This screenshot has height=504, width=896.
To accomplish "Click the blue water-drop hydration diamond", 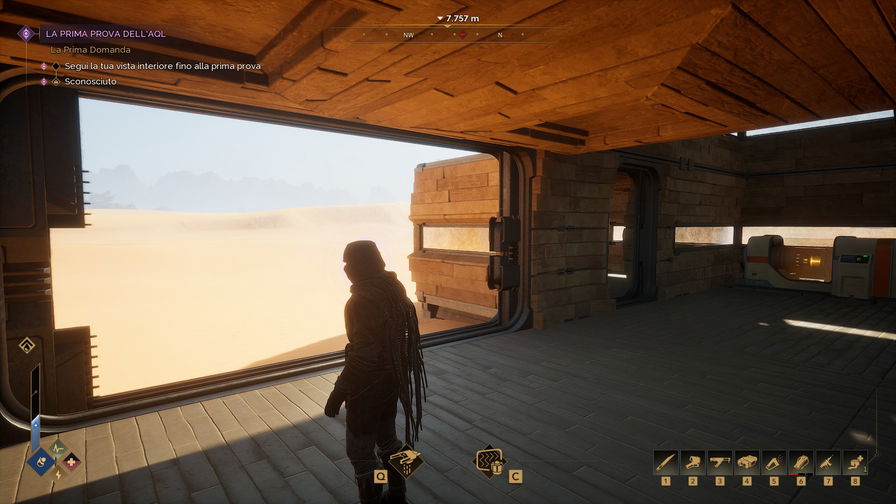I will tap(42, 461).
